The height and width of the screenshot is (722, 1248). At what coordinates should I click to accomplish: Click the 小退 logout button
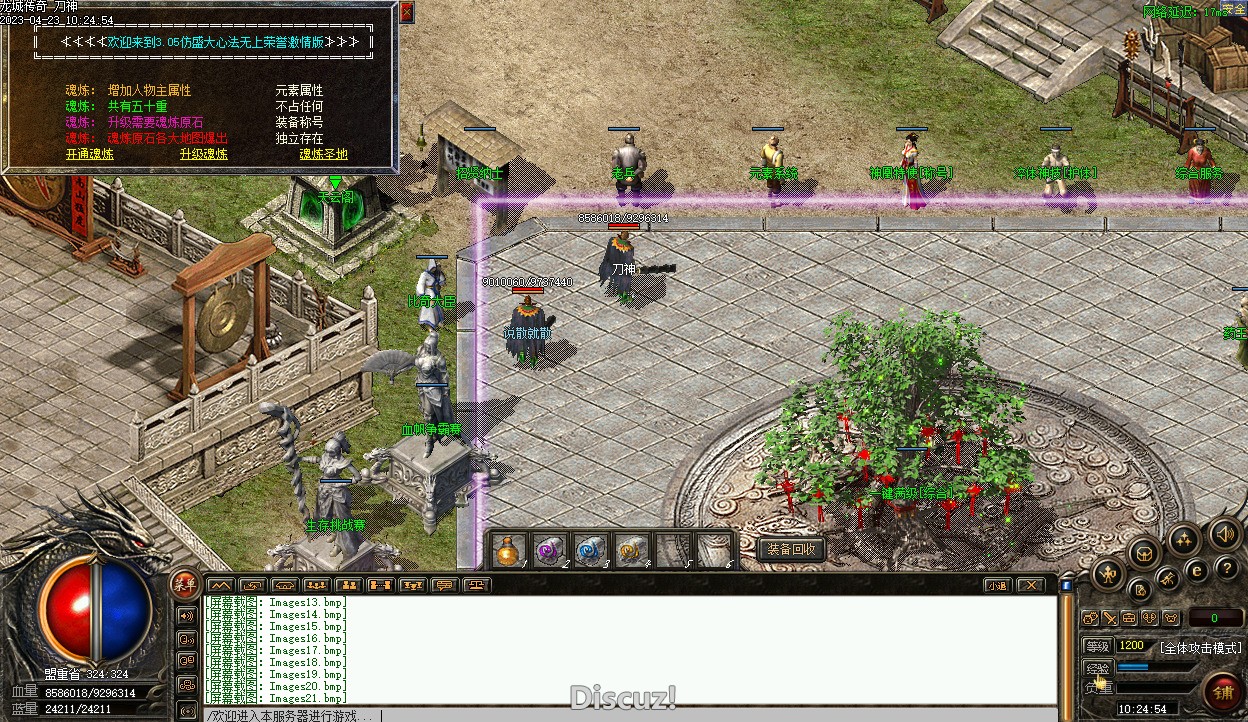click(996, 585)
